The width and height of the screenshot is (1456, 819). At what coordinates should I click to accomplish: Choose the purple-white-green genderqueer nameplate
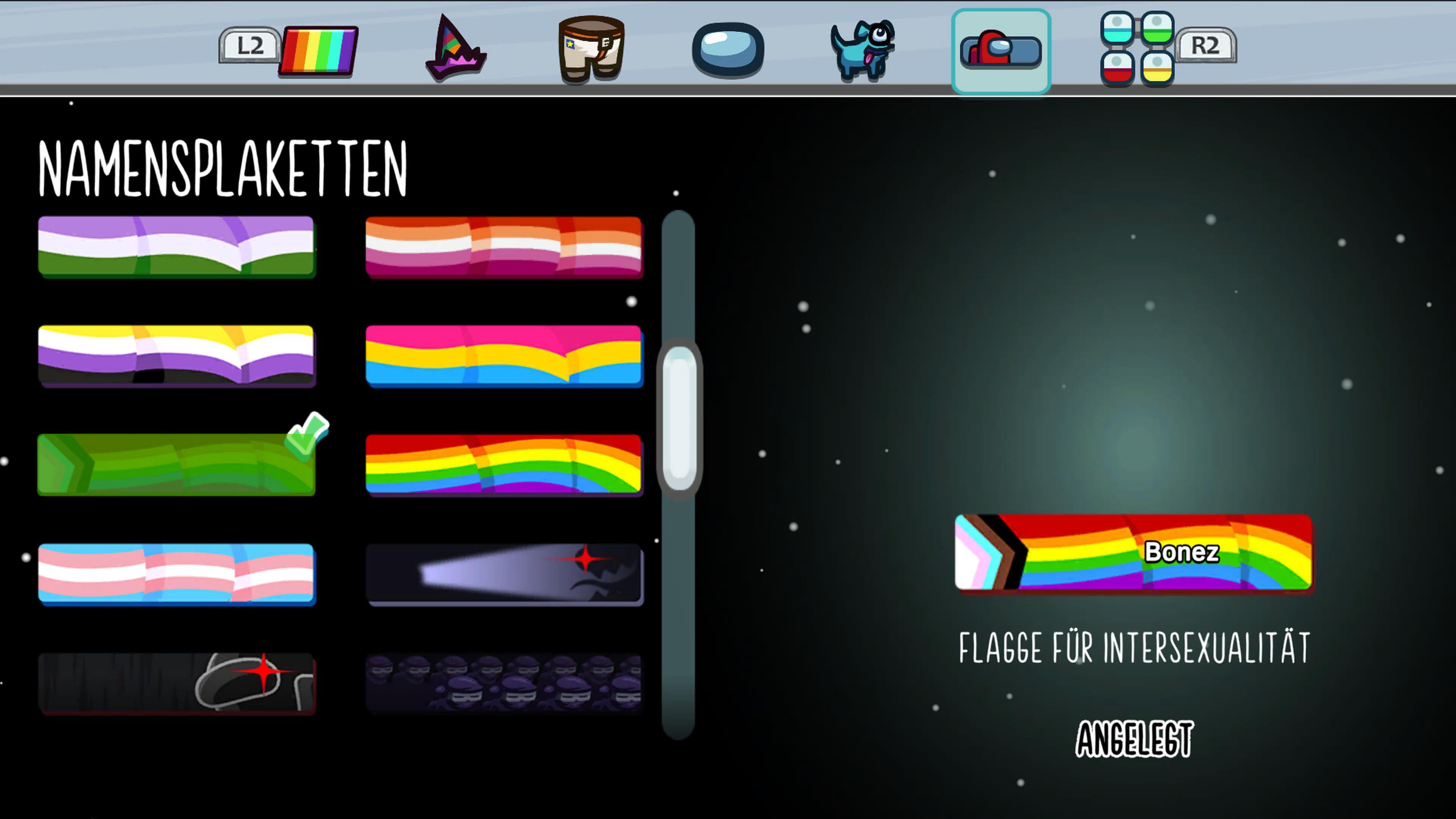tap(176, 246)
